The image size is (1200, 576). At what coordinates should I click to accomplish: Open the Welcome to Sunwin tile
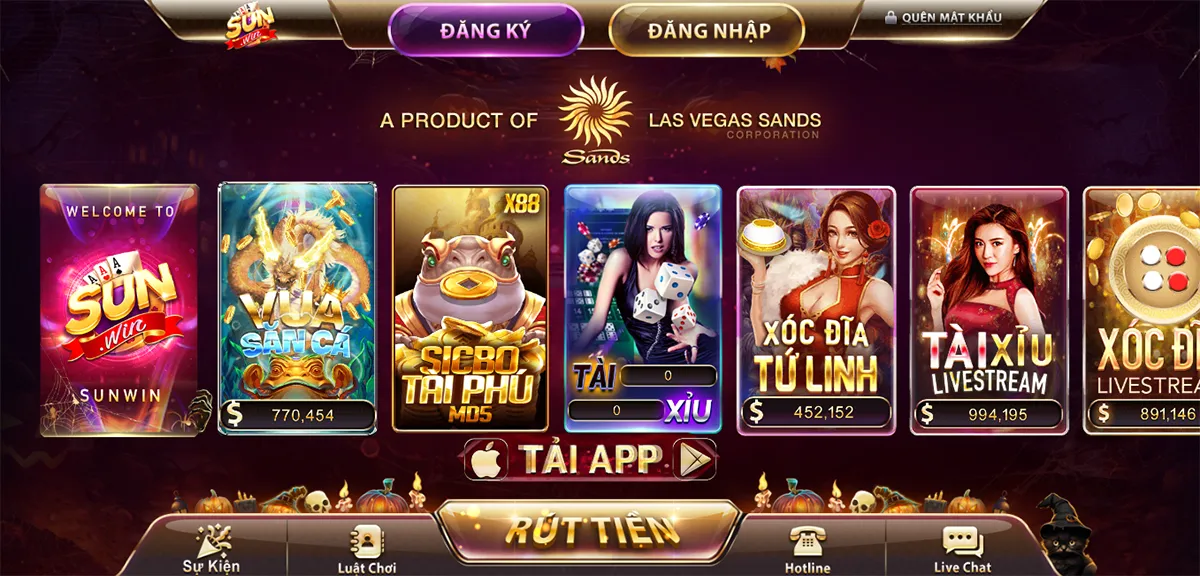120,310
